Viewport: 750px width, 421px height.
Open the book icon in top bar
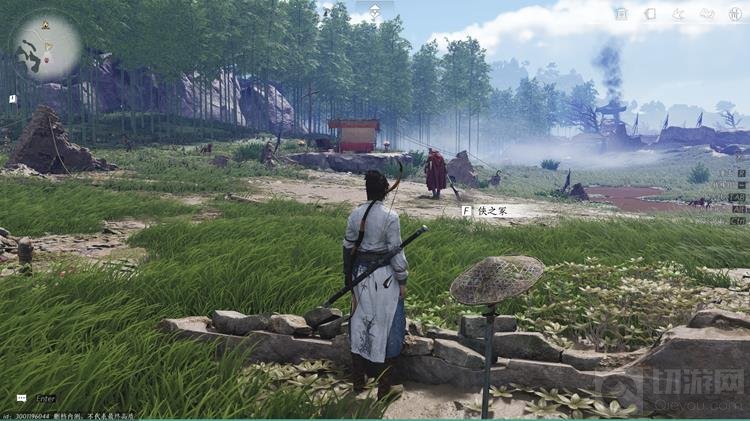click(x=650, y=14)
